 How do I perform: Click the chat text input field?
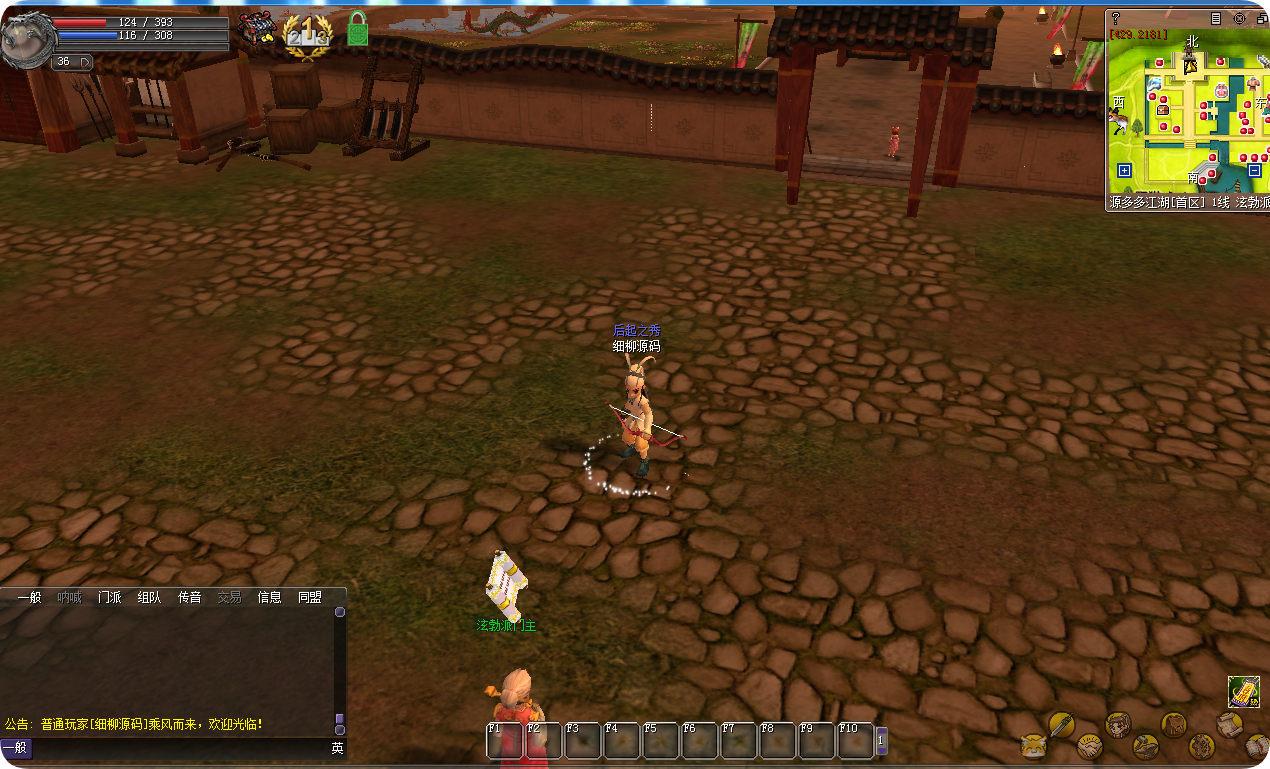[180, 748]
